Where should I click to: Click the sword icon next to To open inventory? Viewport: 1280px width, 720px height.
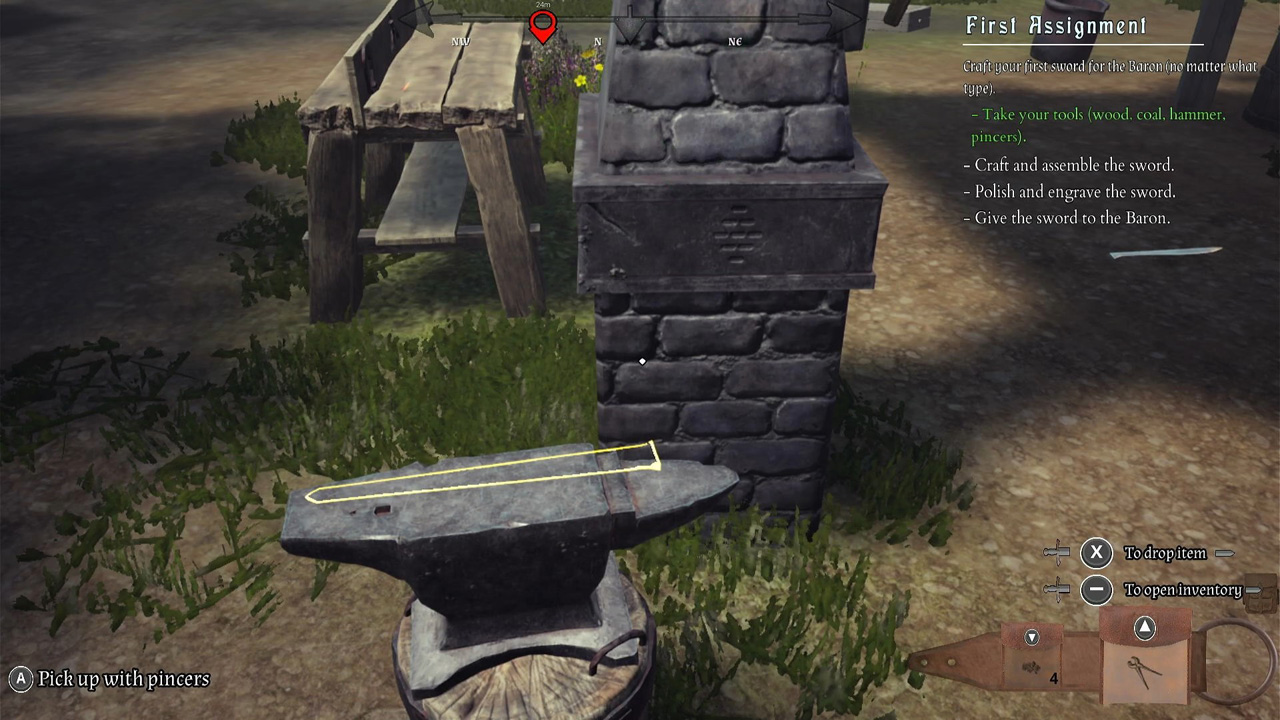point(1055,590)
